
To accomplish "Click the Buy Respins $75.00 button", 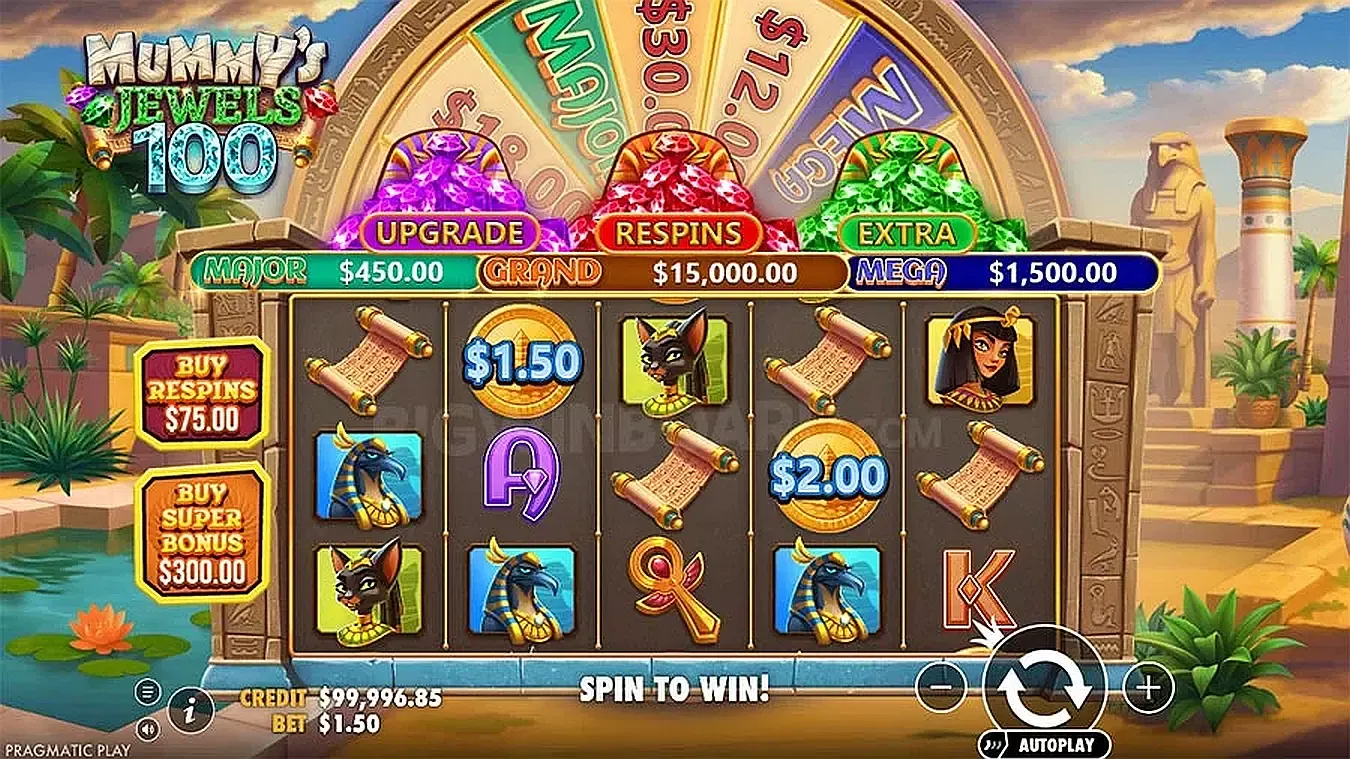I will [202, 393].
